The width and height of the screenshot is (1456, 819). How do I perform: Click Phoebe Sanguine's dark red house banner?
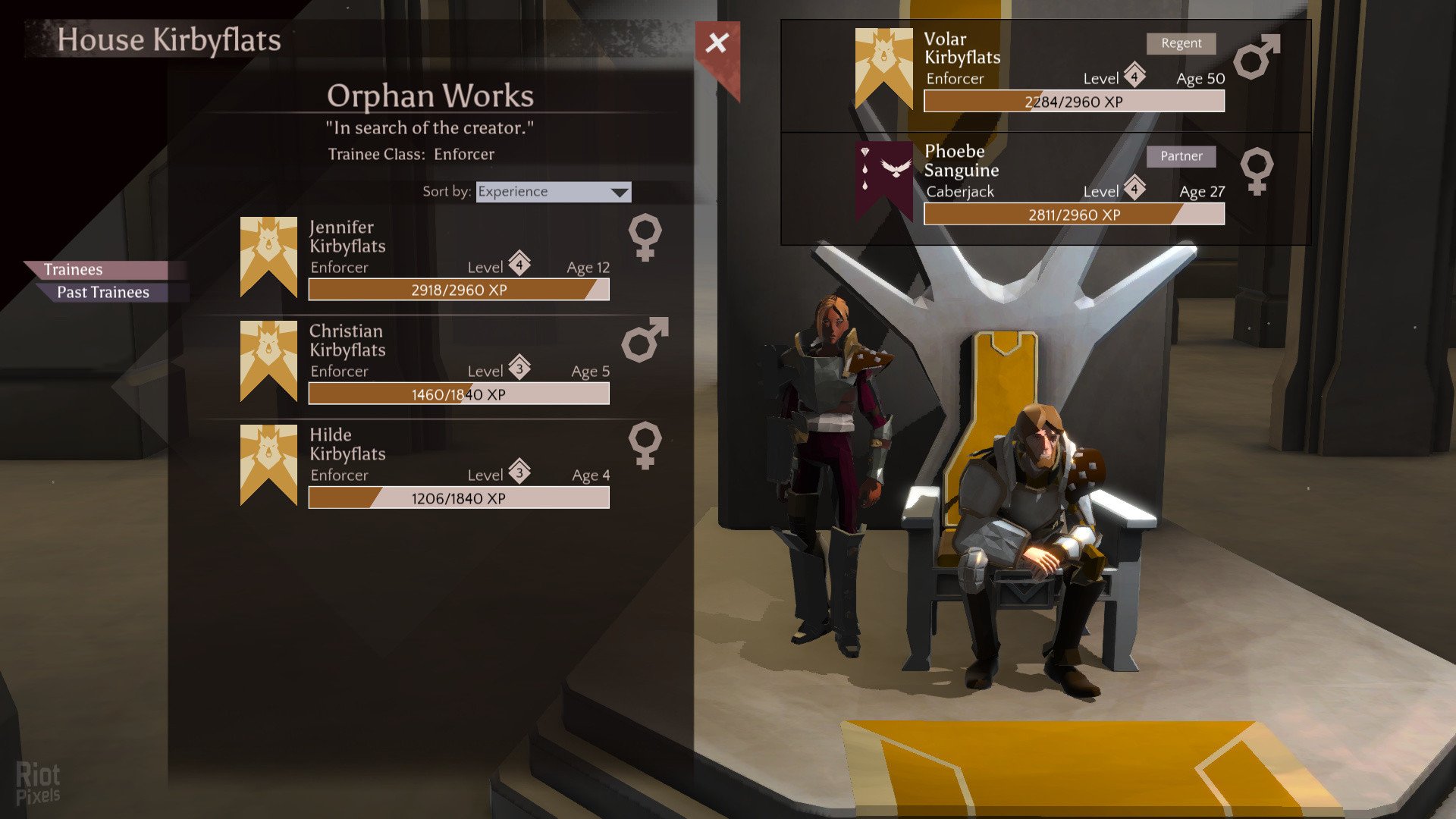883,178
